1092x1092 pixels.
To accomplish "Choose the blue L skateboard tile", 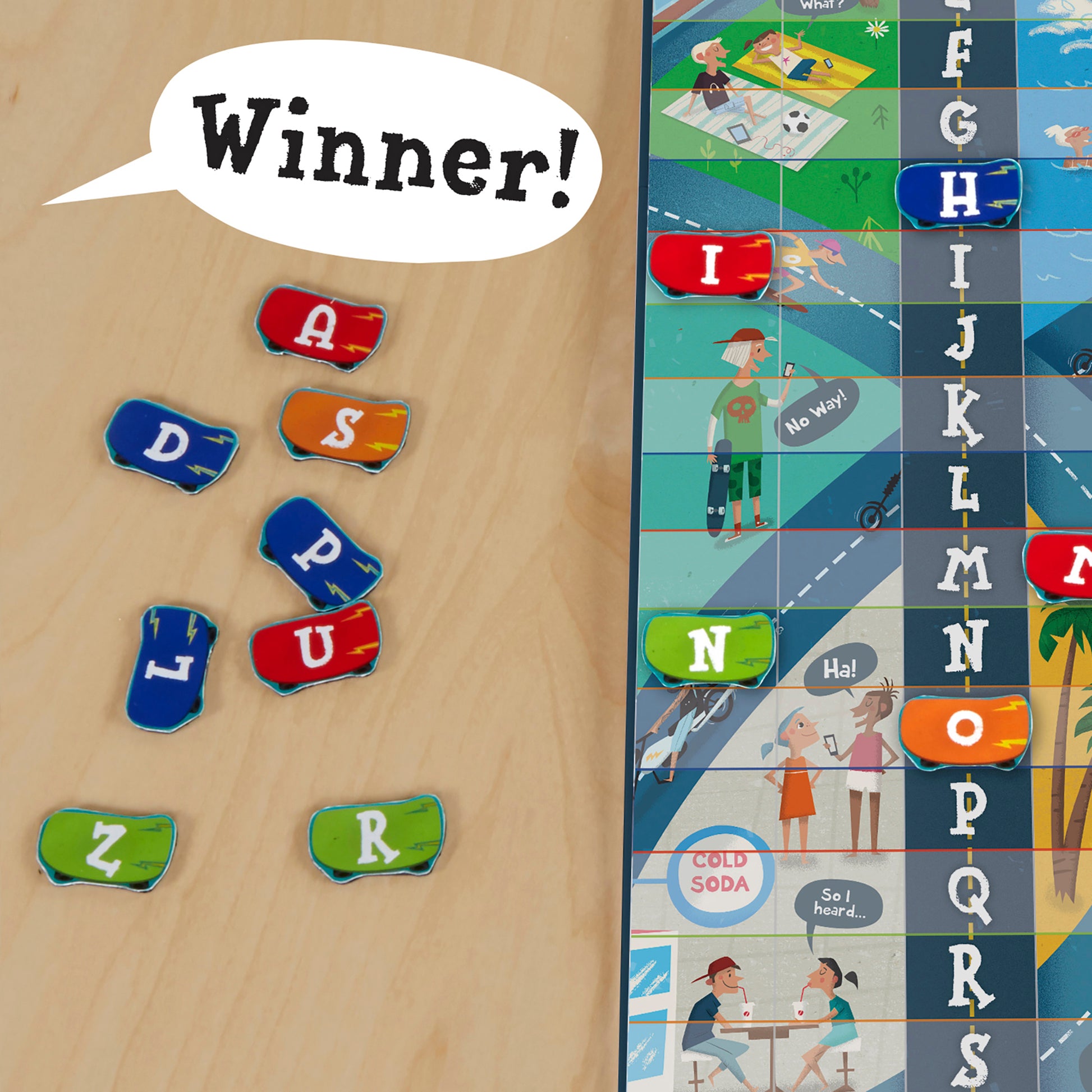I will click(x=171, y=667).
